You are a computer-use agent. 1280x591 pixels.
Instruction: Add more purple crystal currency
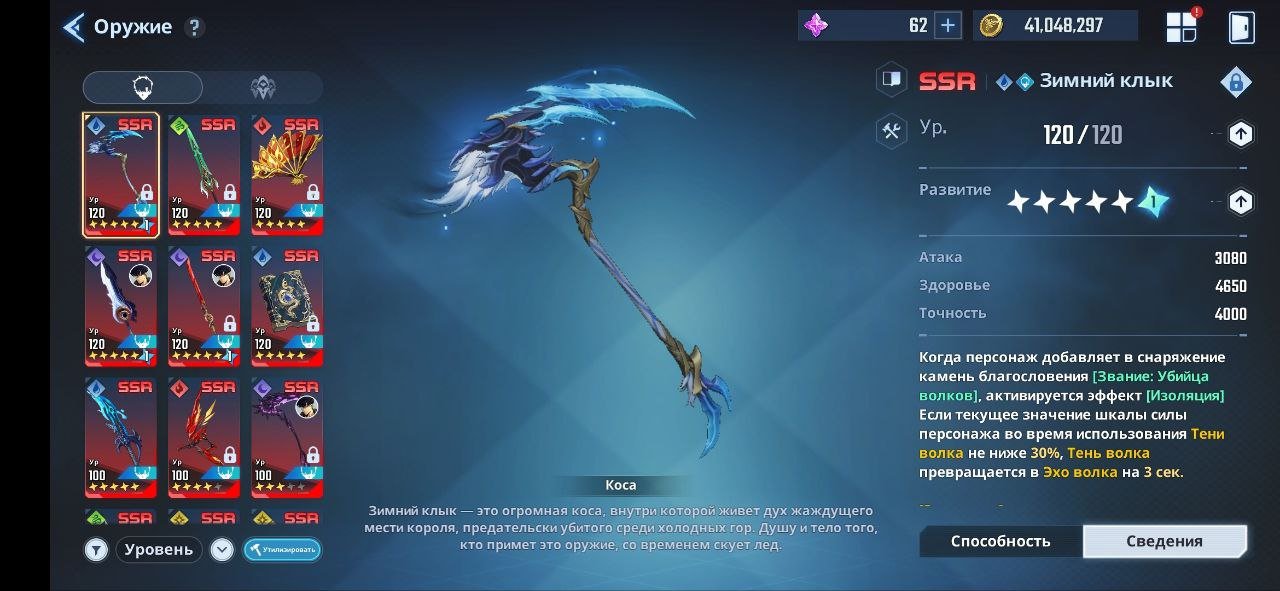[x=947, y=26]
